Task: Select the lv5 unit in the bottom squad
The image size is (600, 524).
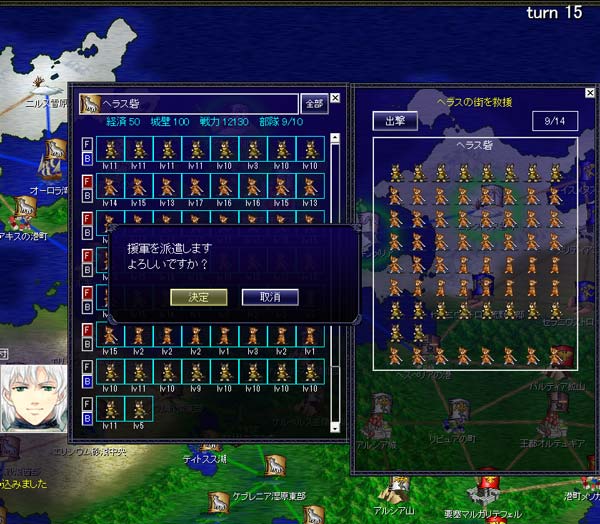Action: 139,410
